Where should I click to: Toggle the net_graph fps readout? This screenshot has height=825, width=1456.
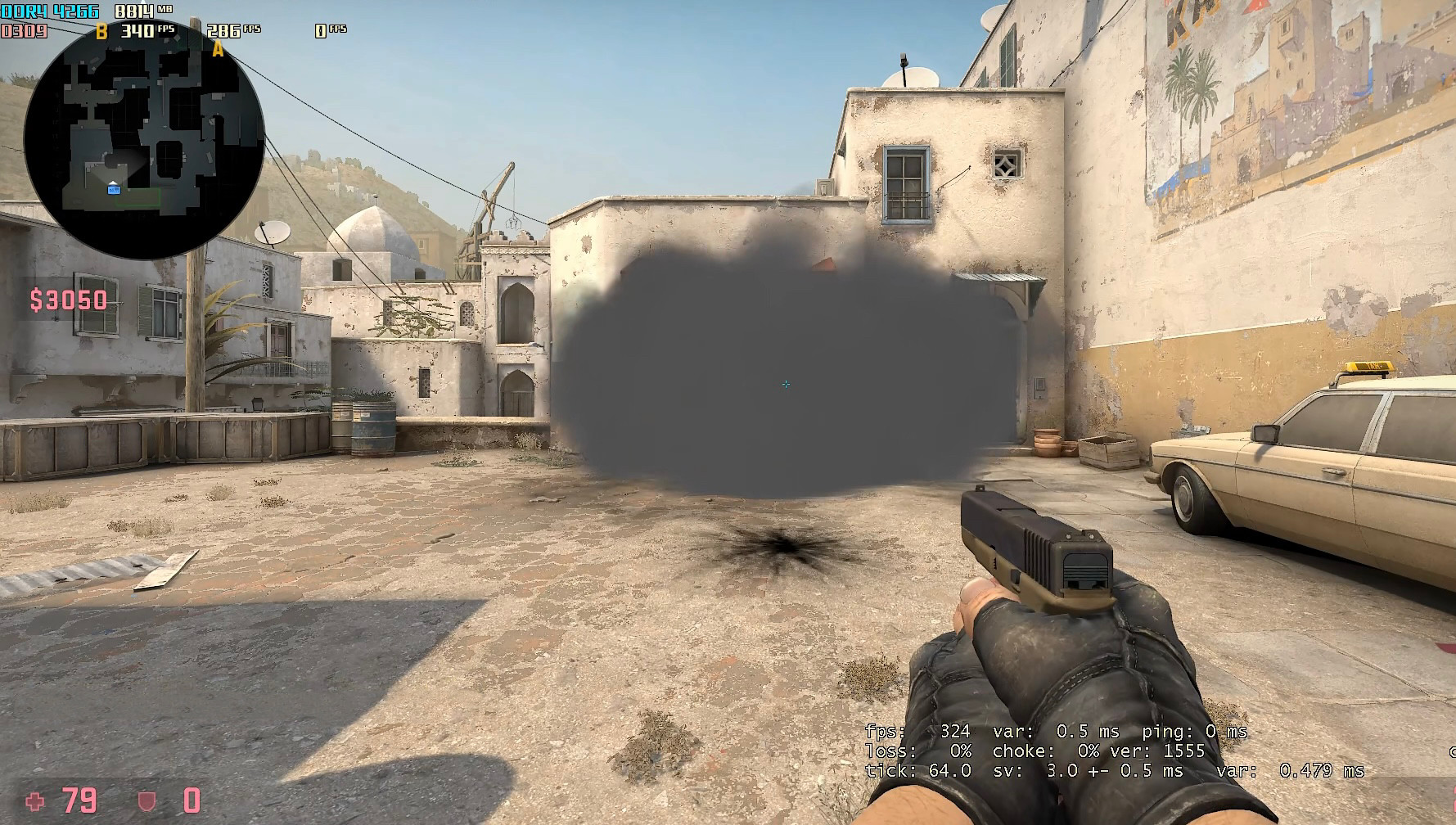click(x=917, y=732)
